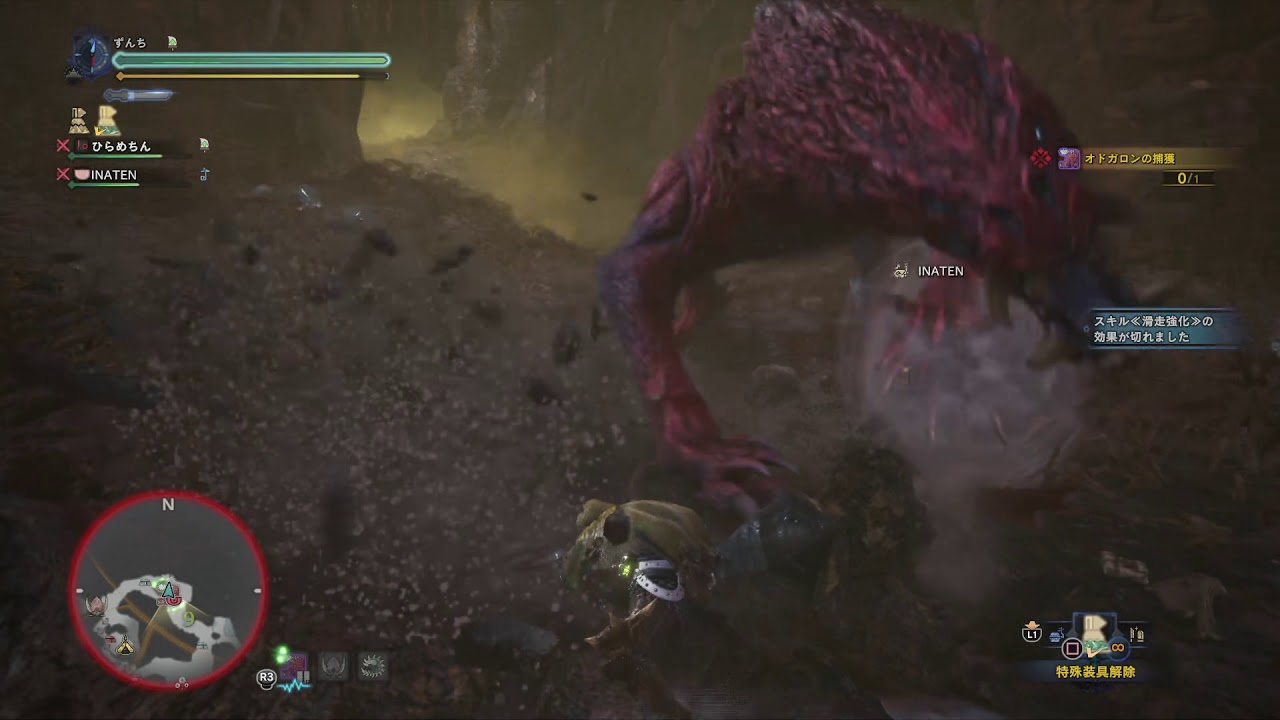Click the time-of-day compass dial by player name

point(90,54)
